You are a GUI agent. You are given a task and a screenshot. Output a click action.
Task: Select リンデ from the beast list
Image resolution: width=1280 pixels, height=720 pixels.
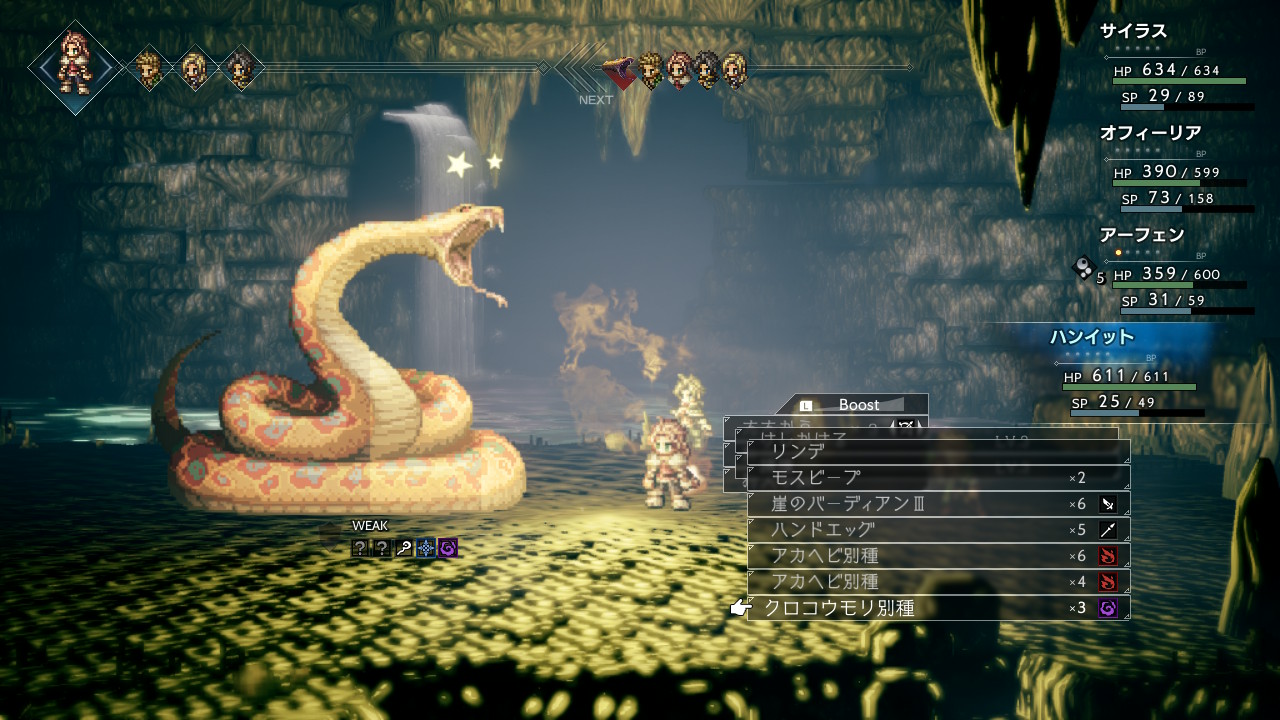[938, 452]
